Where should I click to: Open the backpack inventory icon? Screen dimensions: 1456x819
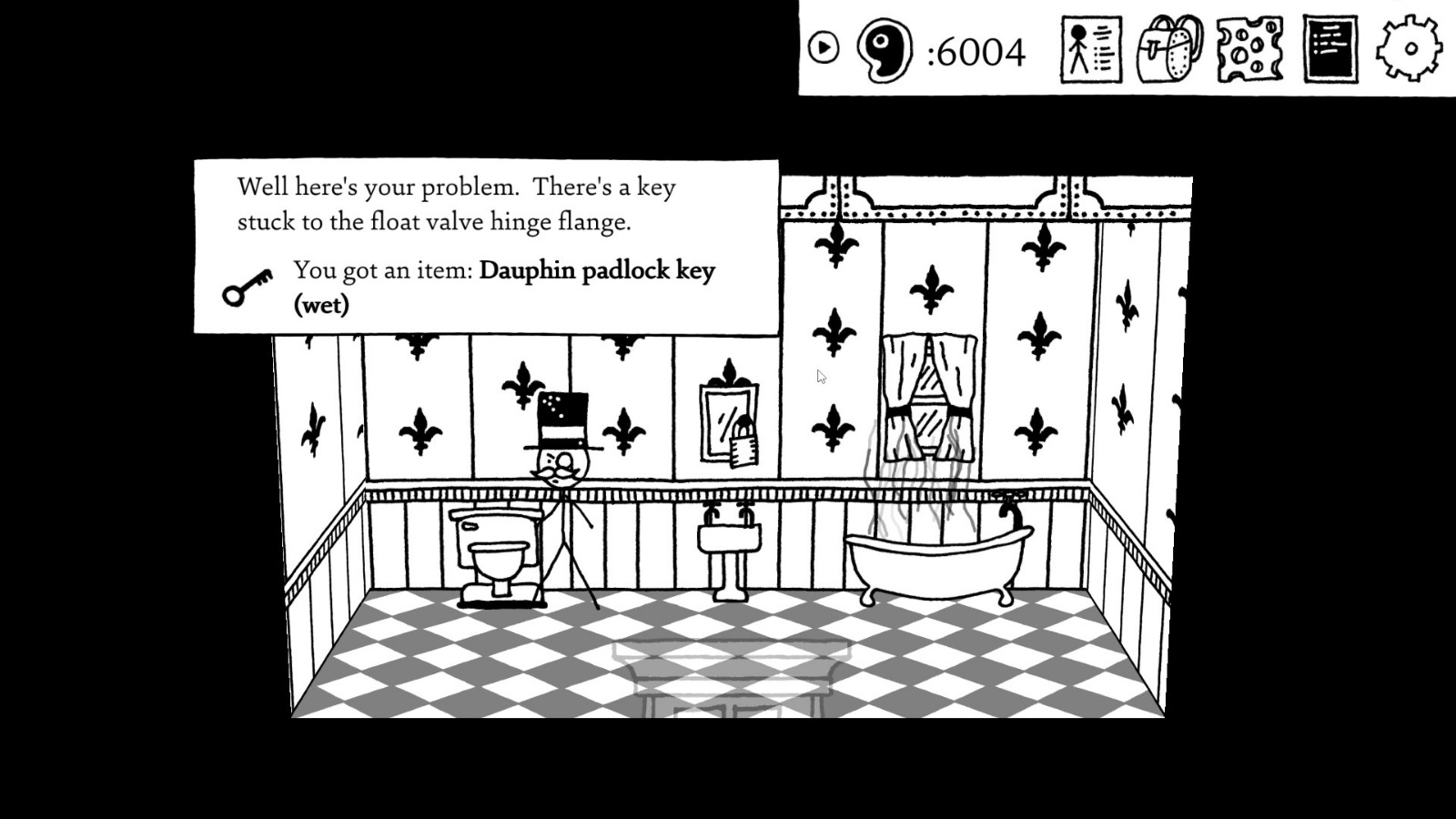1169,51
